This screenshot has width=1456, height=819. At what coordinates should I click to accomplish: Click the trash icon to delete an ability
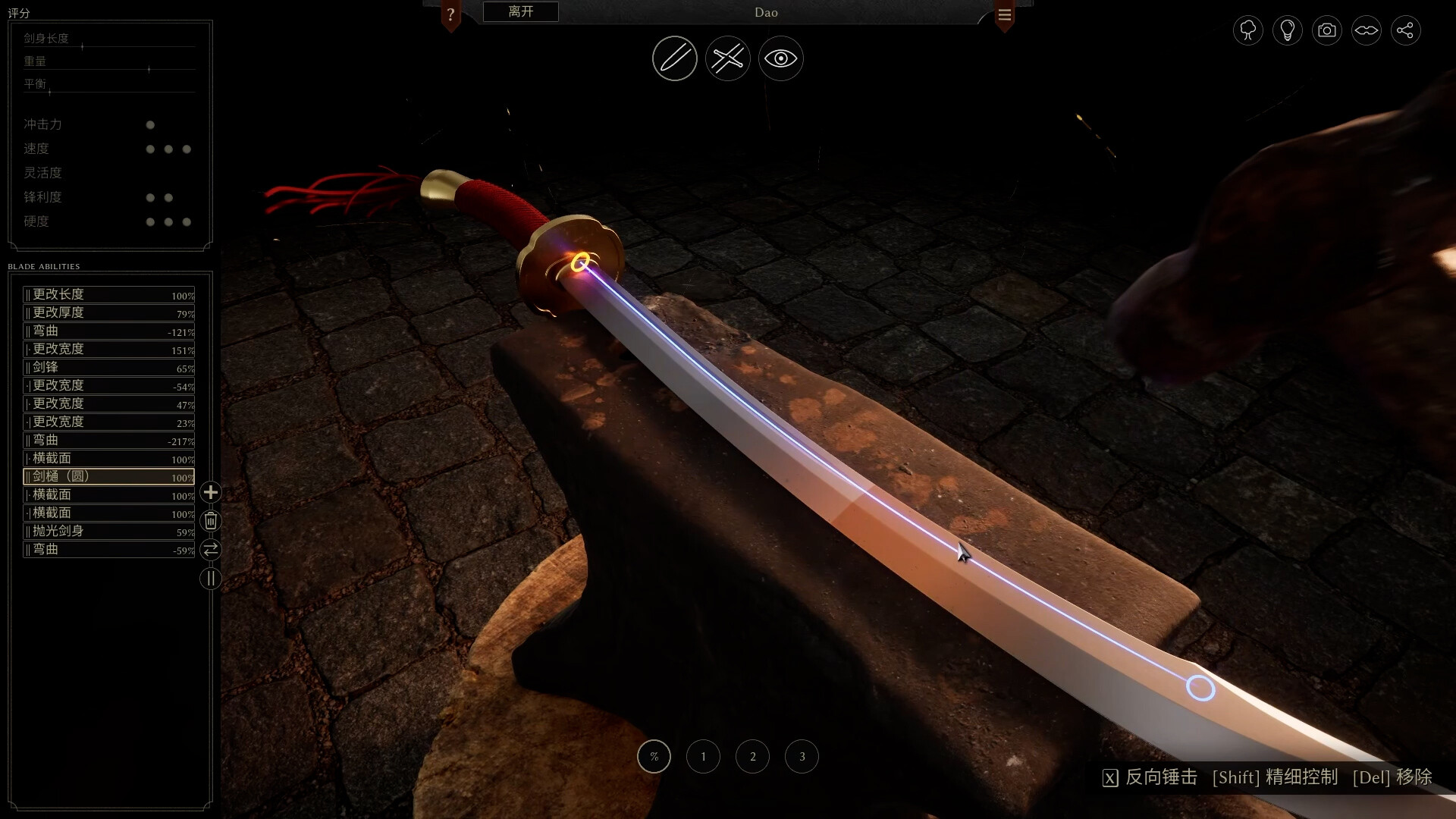(x=210, y=521)
